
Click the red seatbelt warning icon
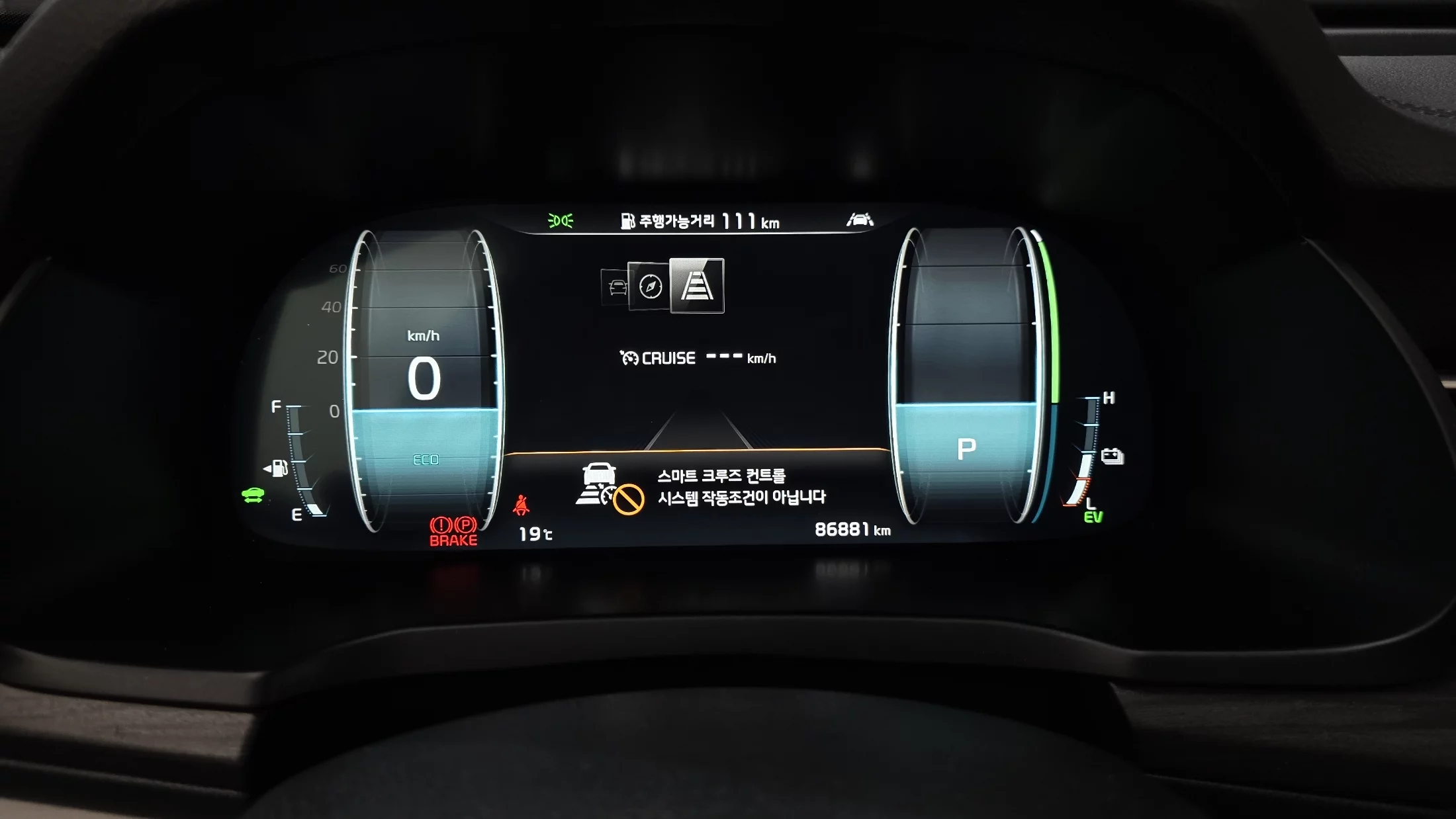click(x=522, y=505)
